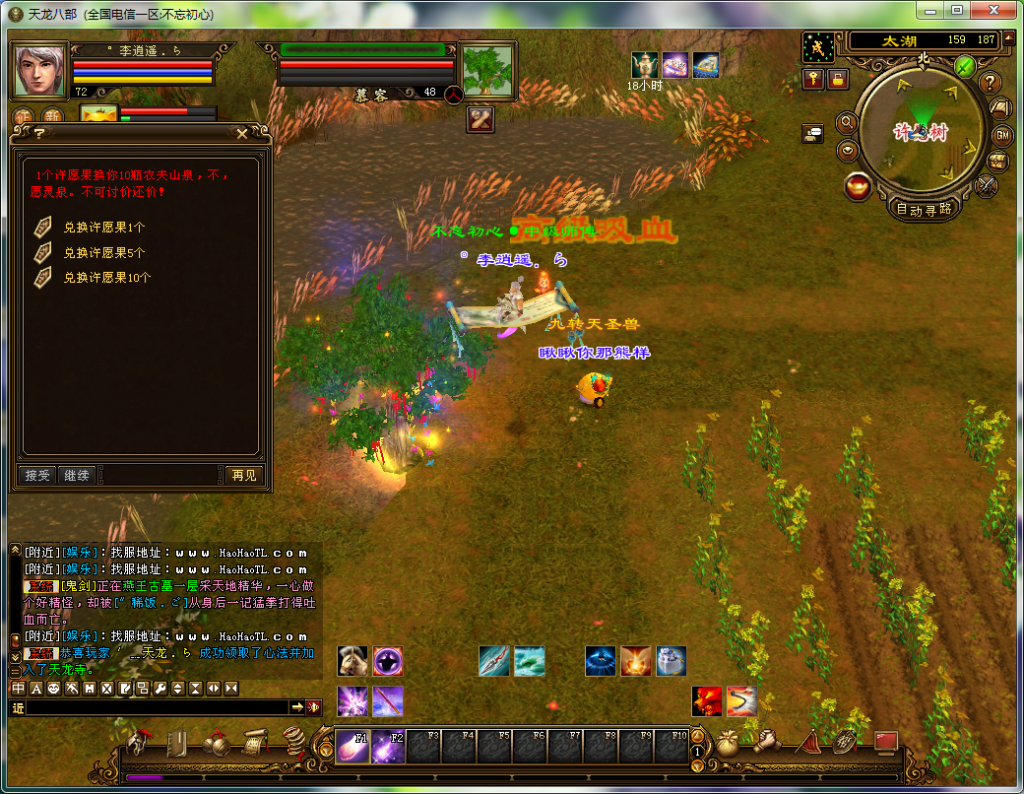Select the exchange 5 wish fruits option
The width and height of the screenshot is (1024, 794).
tap(104, 252)
